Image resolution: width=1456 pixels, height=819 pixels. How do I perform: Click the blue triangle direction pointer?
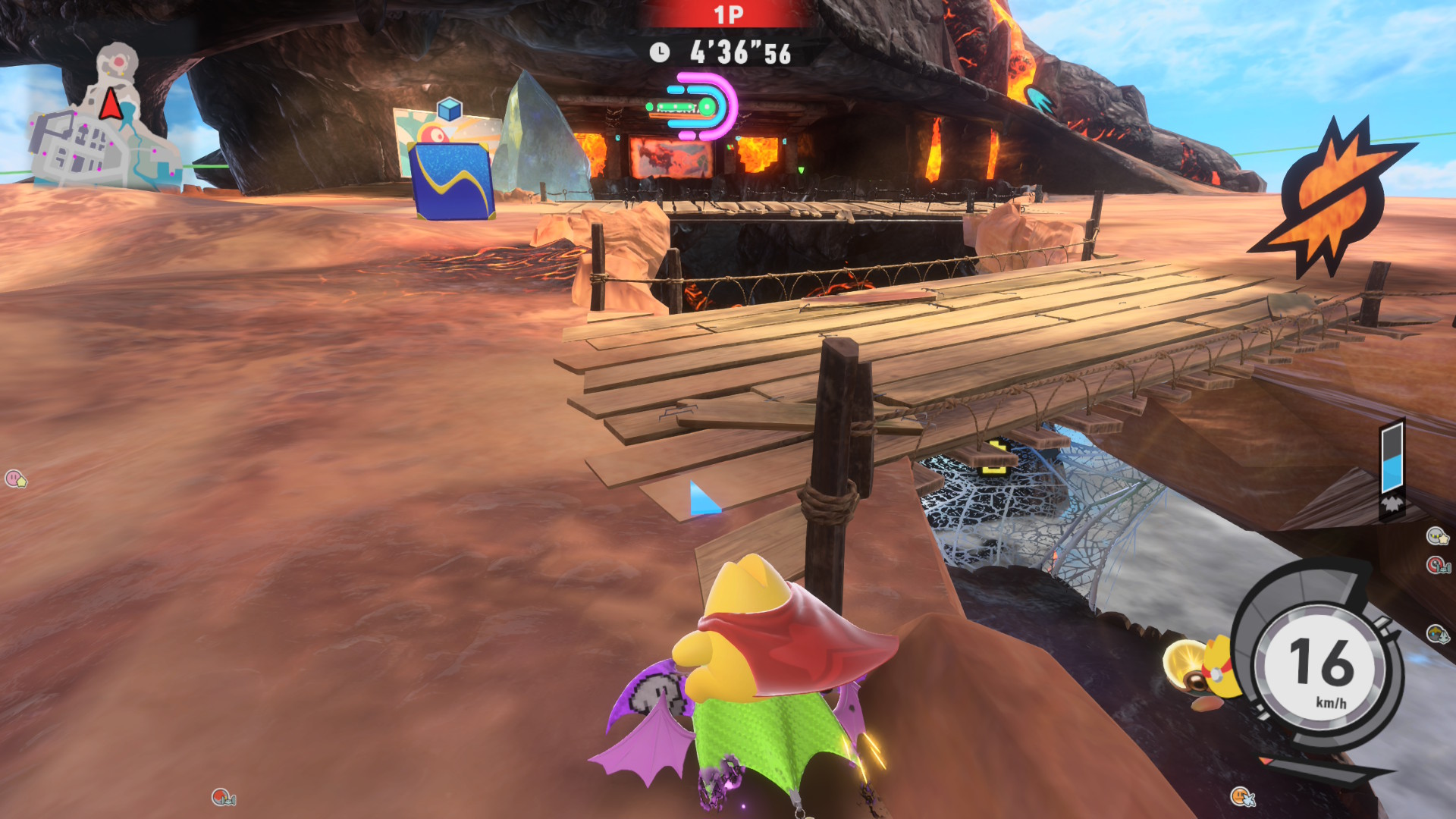tap(702, 499)
